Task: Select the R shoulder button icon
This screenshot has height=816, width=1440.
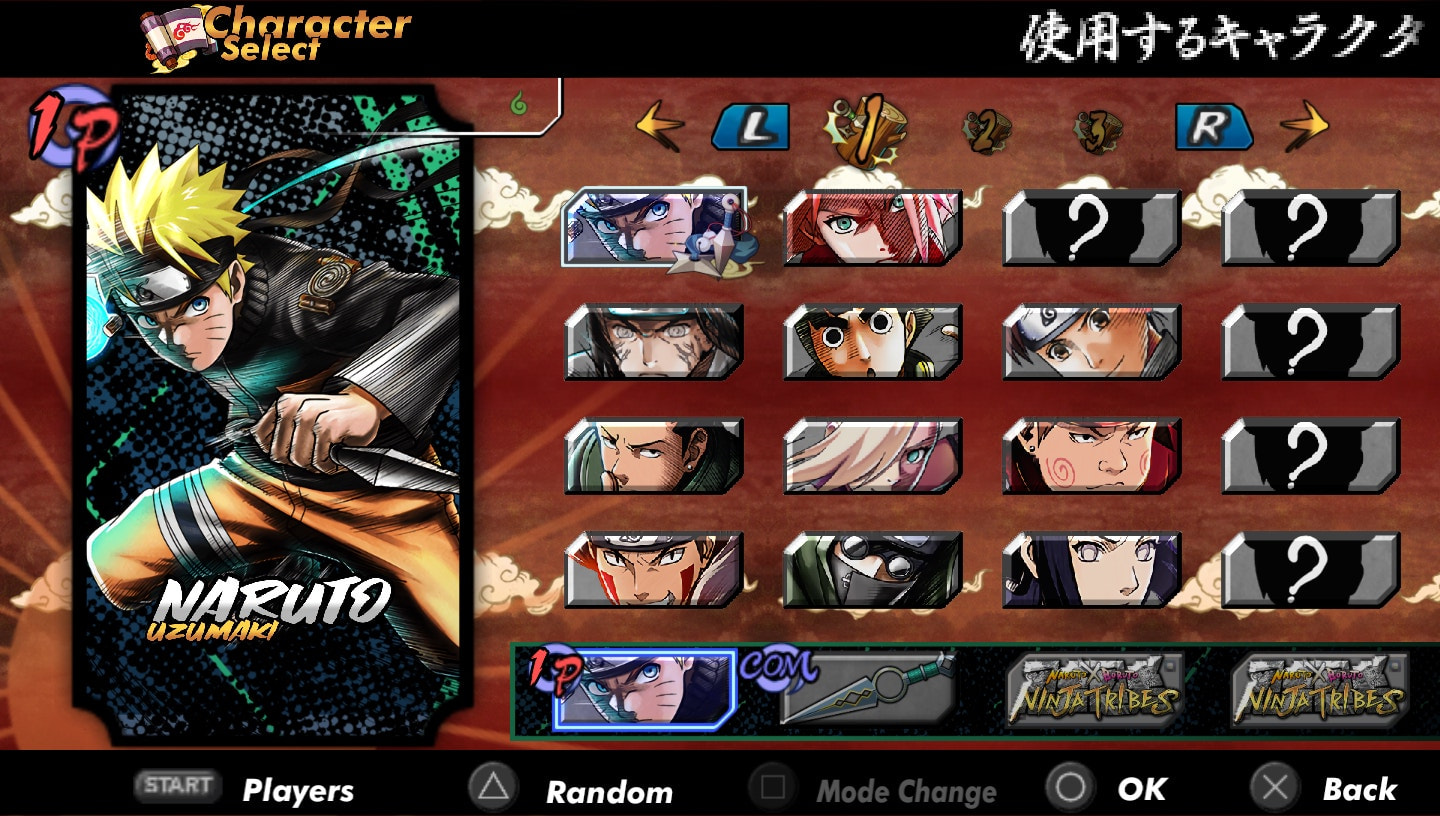Action: pos(1213,128)
